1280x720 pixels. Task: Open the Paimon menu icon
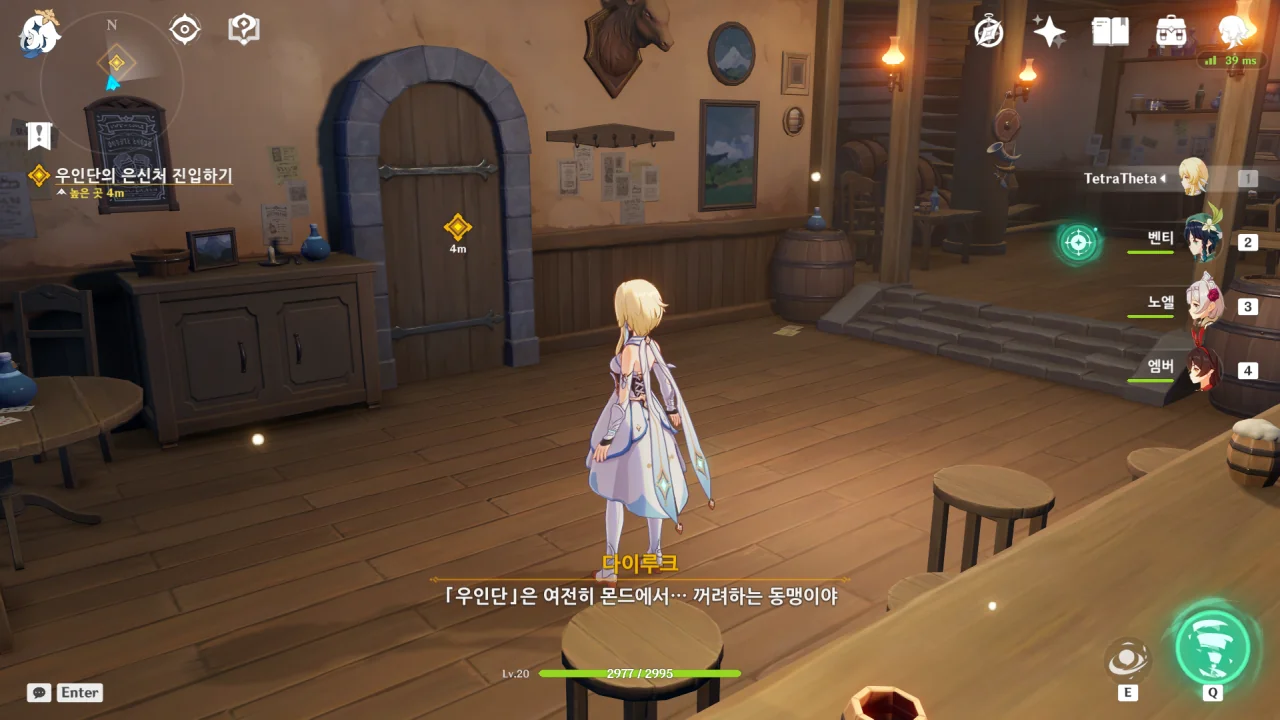[39, 33]
